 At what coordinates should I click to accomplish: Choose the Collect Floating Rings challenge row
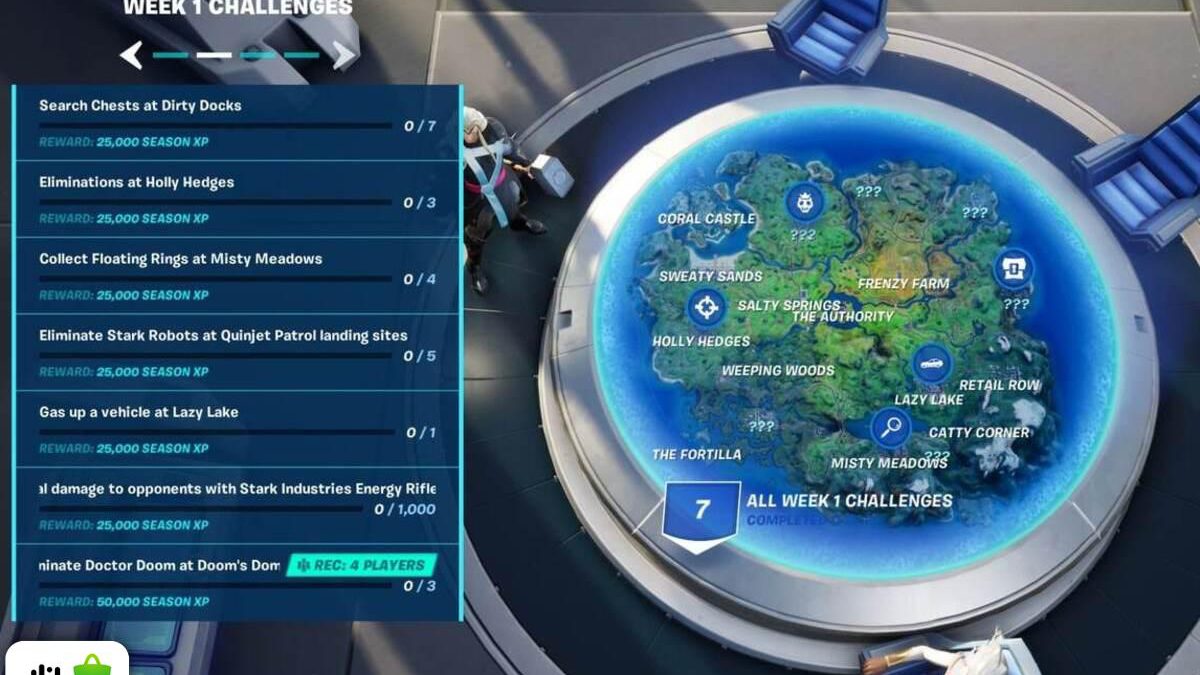[x=237, y=275]
